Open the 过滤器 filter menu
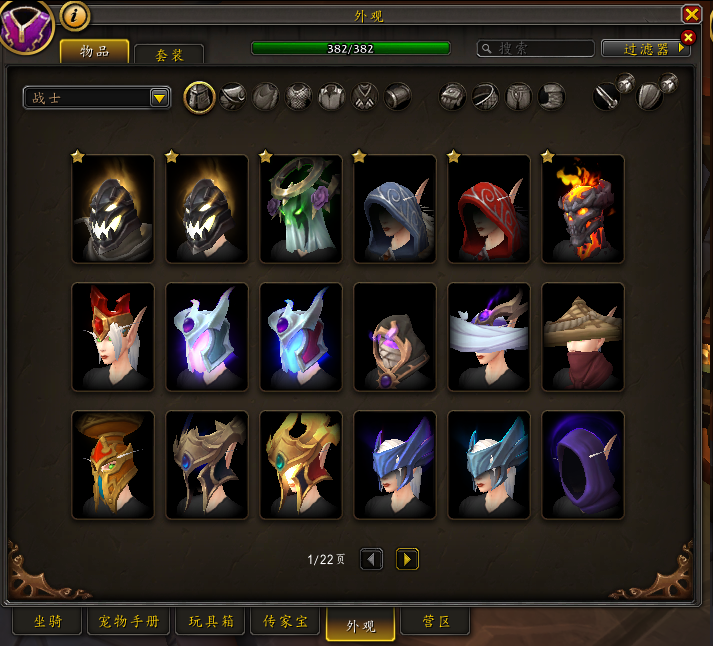 pyautogui.click(x=645, y=49)
